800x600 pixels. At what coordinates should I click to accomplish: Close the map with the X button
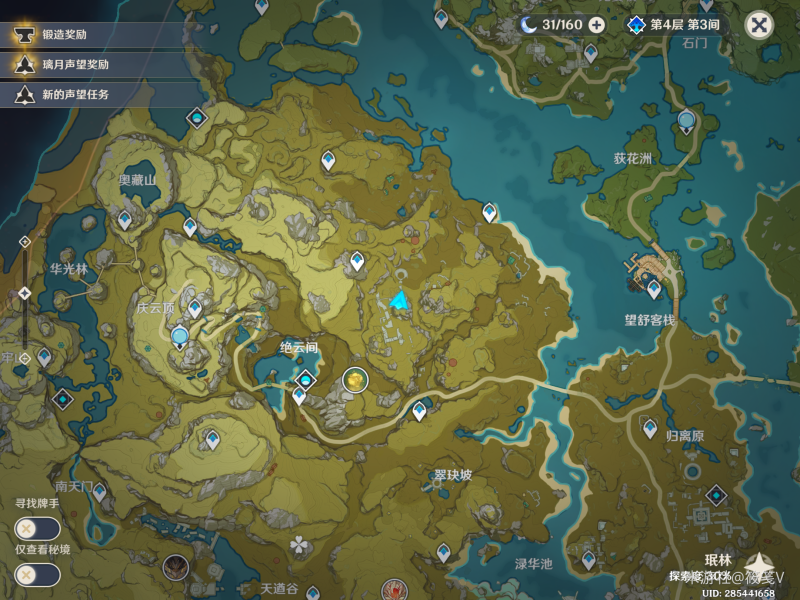[x=760, y=25]
